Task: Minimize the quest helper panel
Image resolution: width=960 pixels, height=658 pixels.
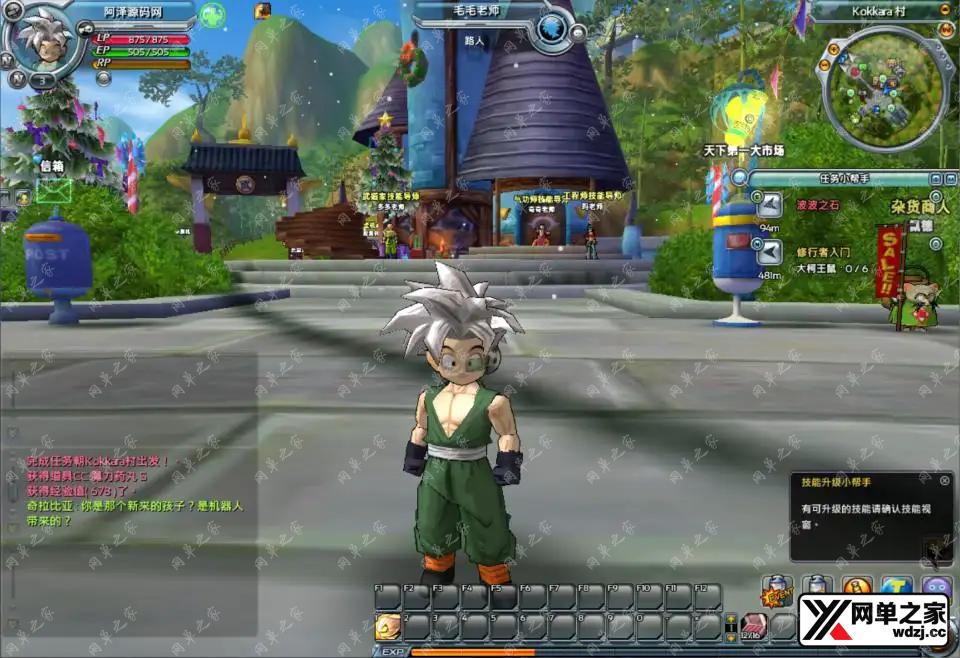Action: point(934,178)
